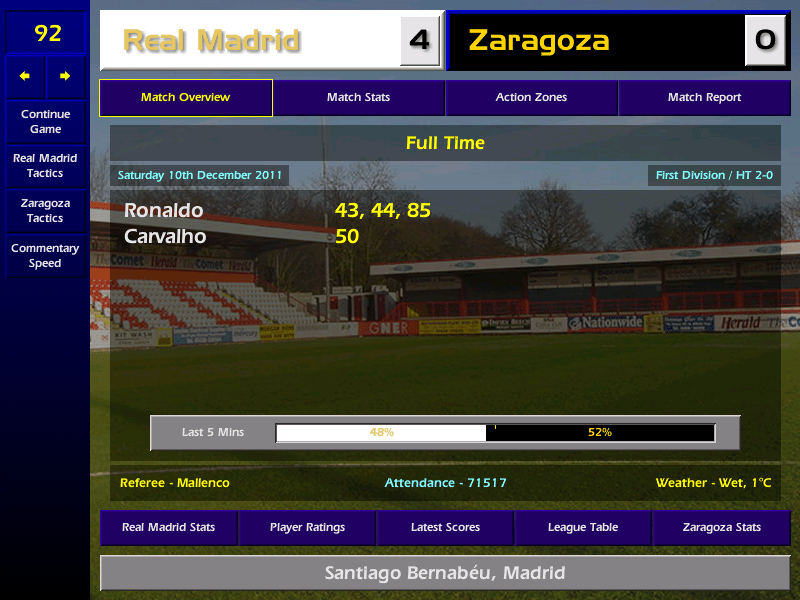
Task: Click the right arrow navigation button
Action: [x=65, y=76]
